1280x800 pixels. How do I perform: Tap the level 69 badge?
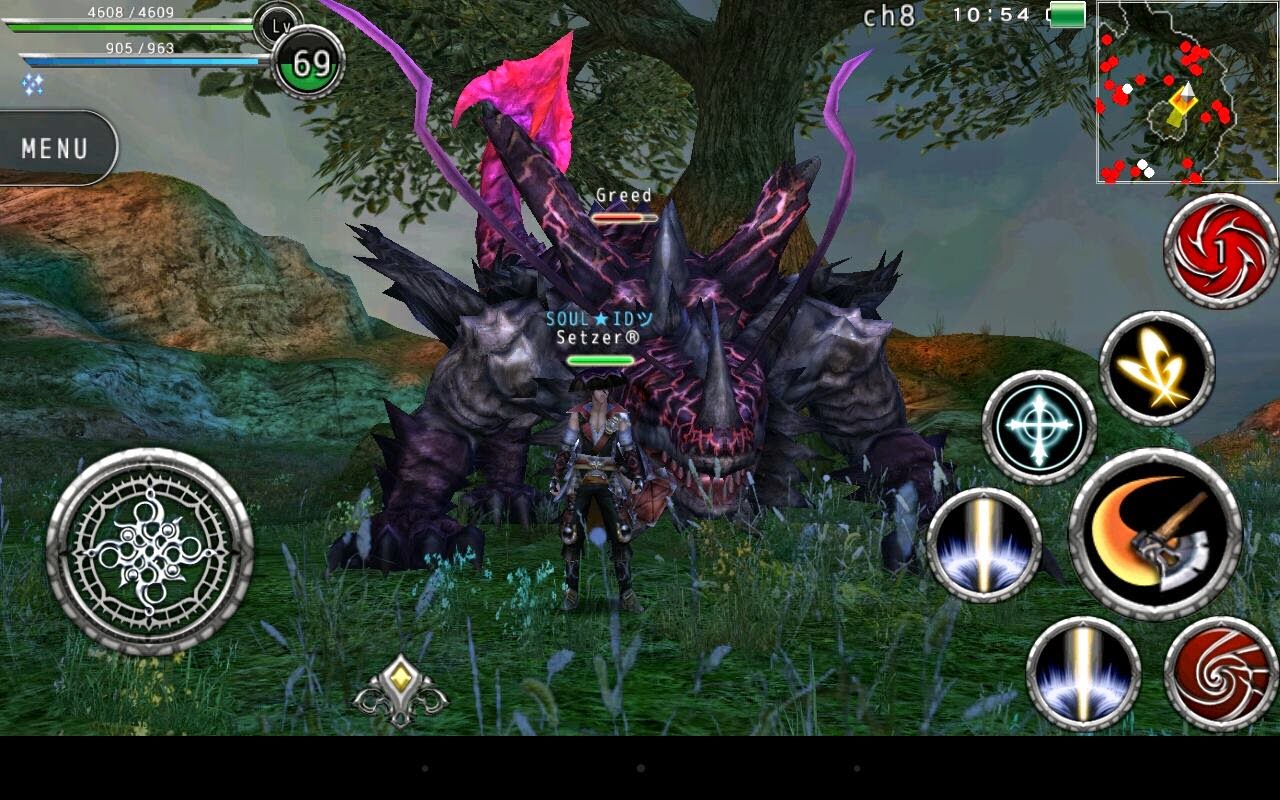coord(310,60)
